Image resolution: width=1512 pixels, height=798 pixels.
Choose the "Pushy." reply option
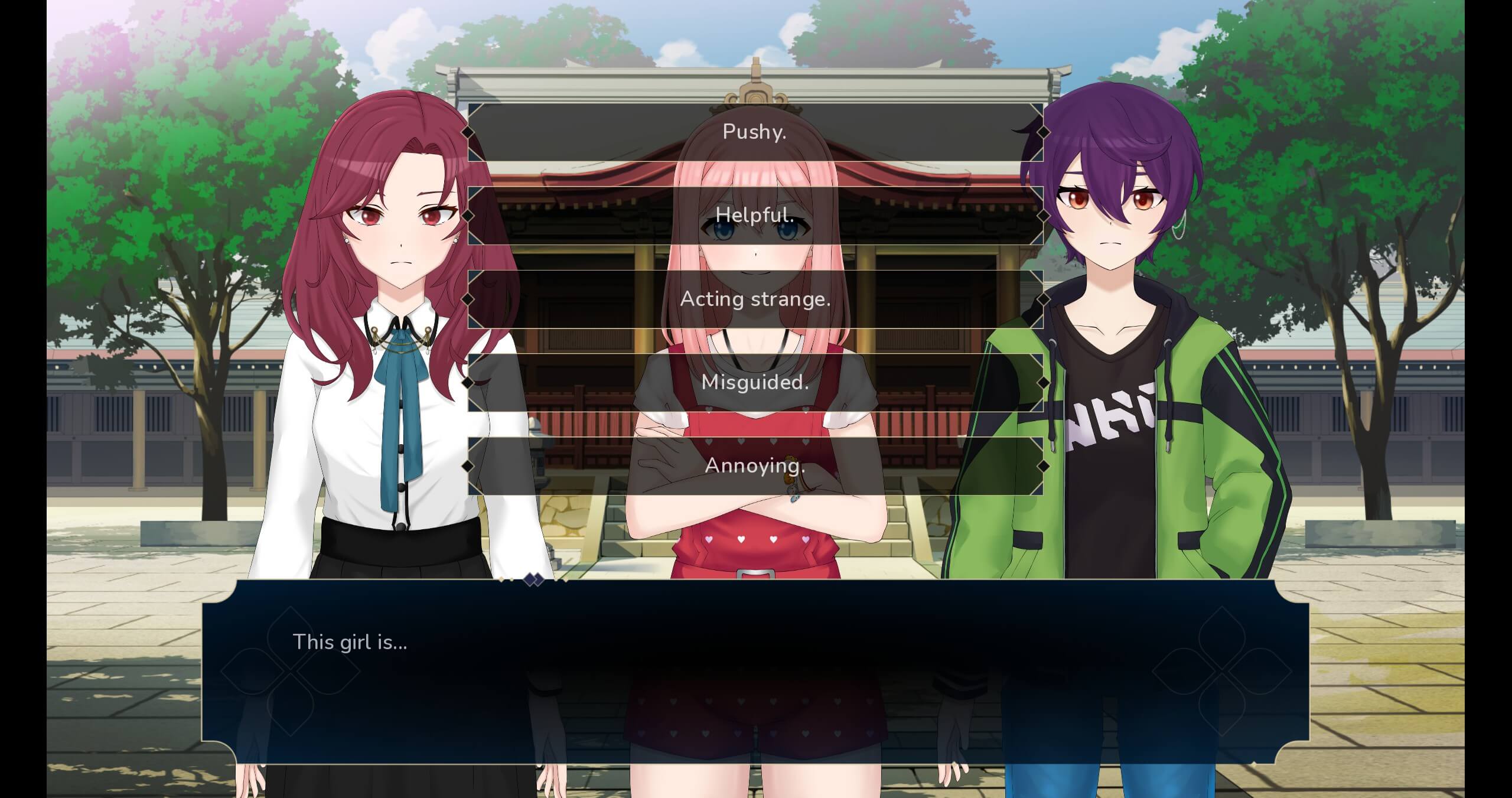point(755,132)
